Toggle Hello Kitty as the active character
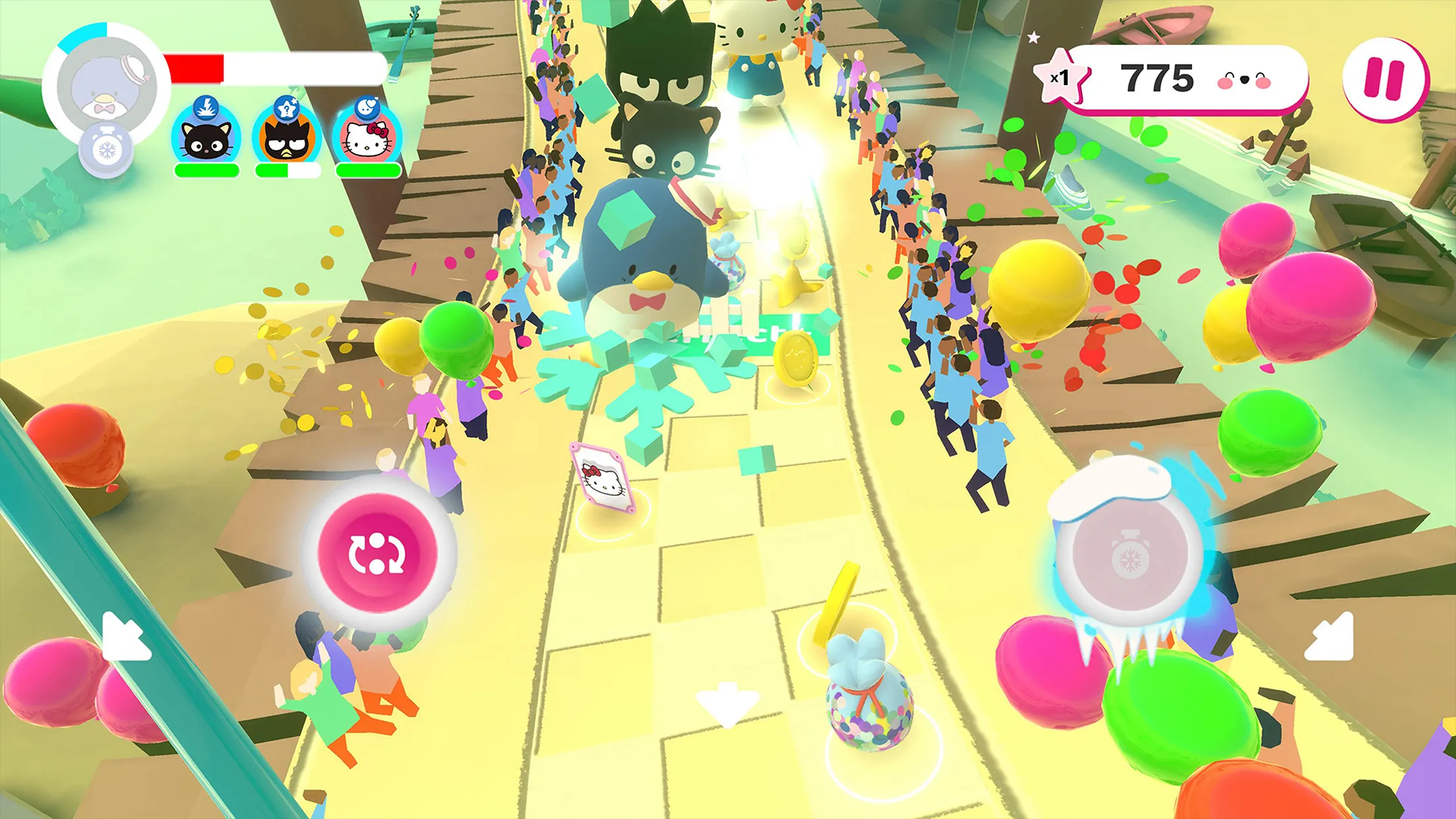The width and height of the screenshot is (1456, 819). (368, 141)
